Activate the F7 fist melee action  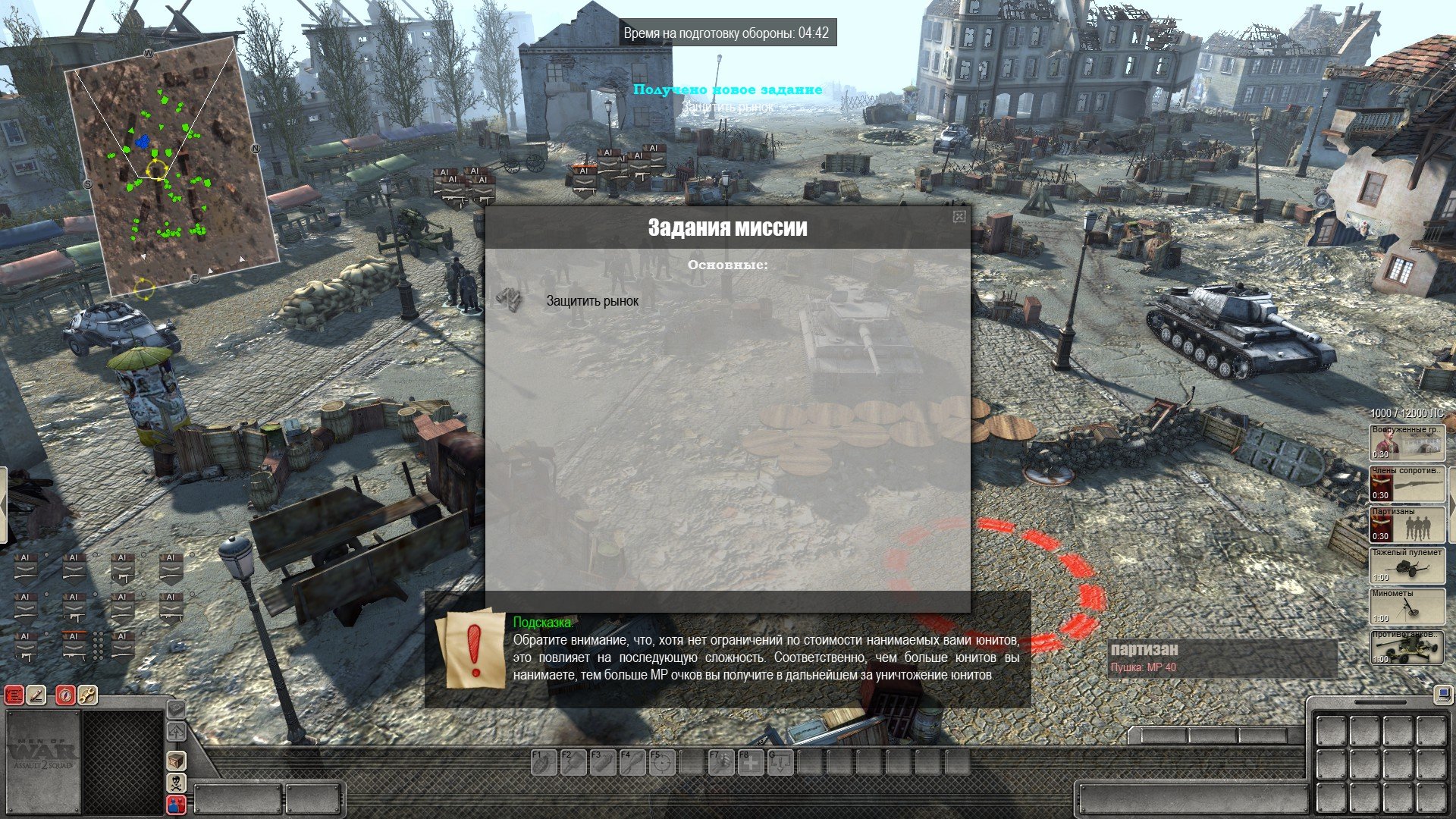tap(721, 762)
